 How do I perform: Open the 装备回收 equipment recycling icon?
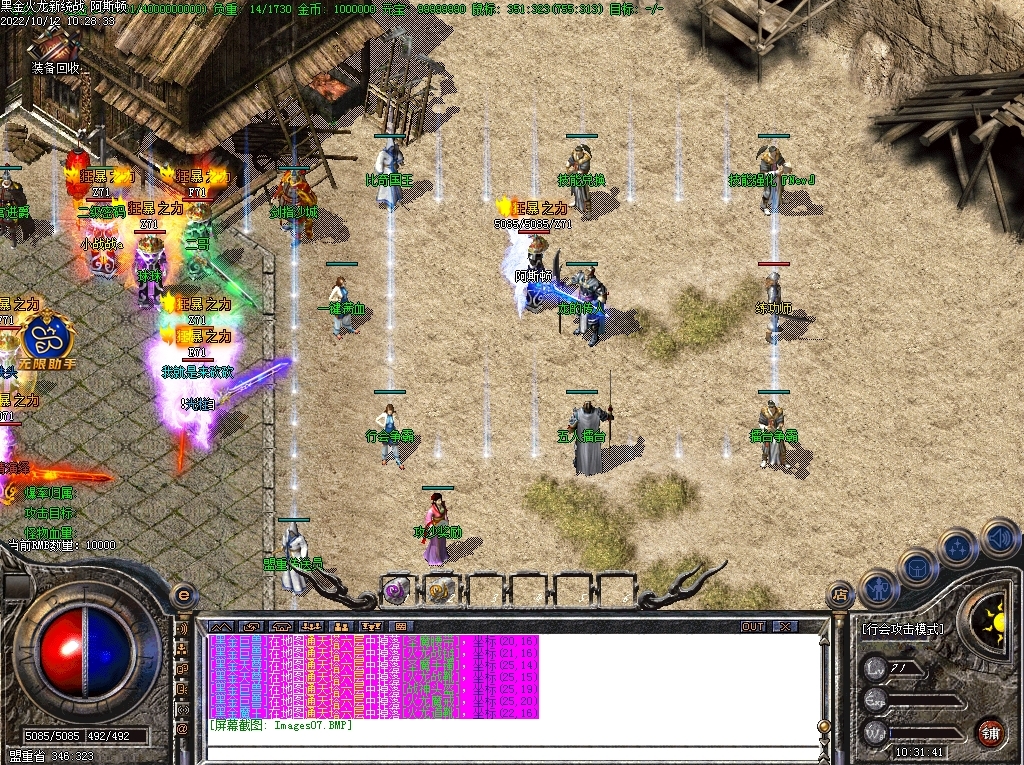click(53, 50)
